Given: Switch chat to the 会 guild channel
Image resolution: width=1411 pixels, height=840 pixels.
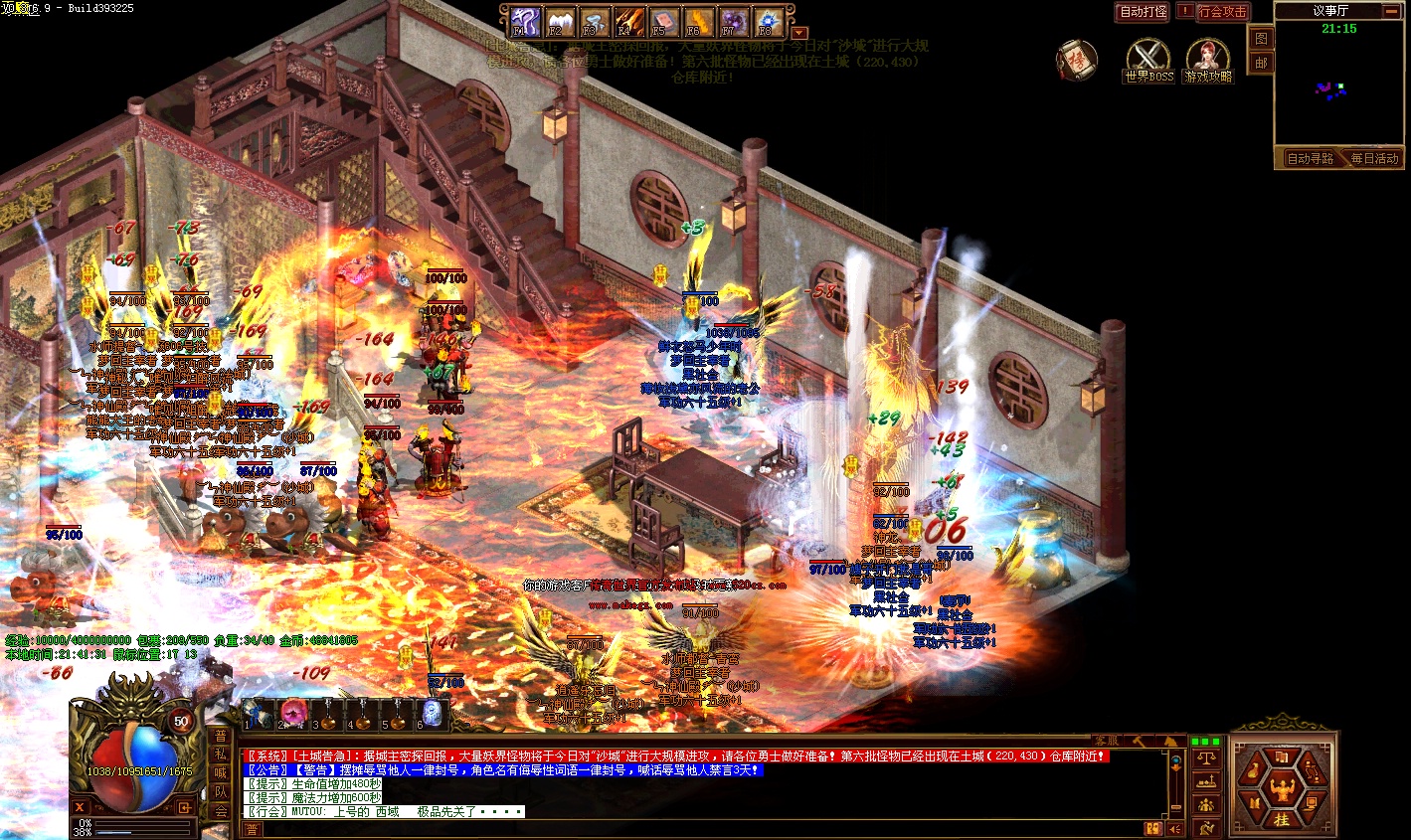Looking at the screenshot, I should coord(221,811).
